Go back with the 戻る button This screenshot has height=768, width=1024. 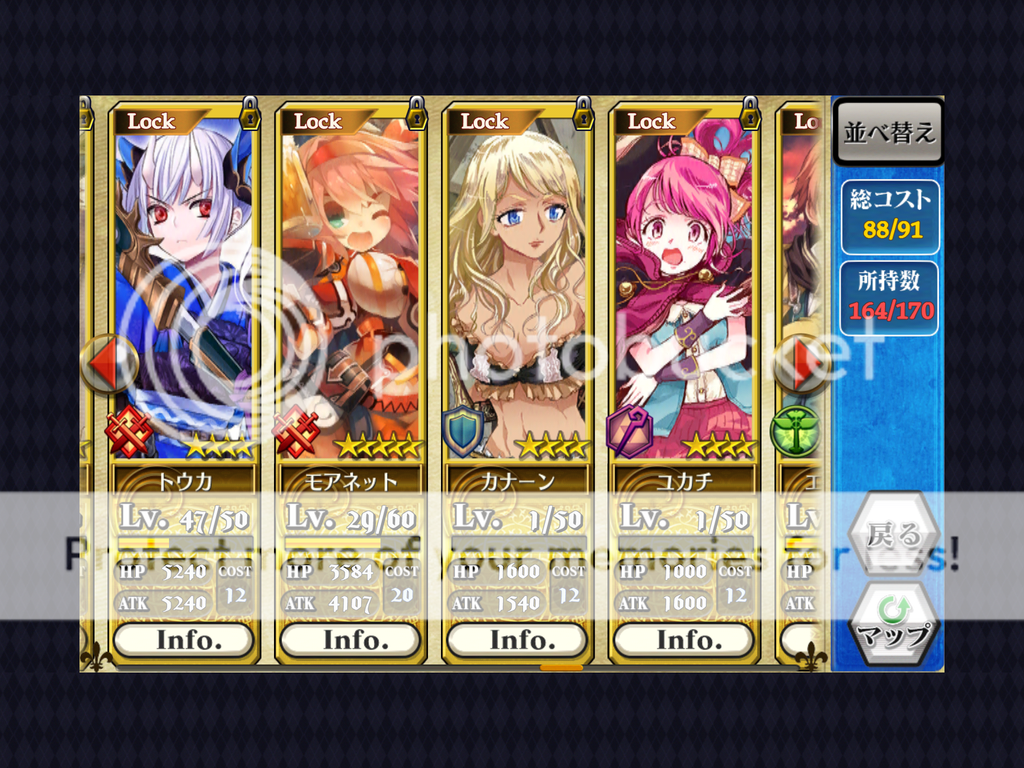[x=893, y=534]
